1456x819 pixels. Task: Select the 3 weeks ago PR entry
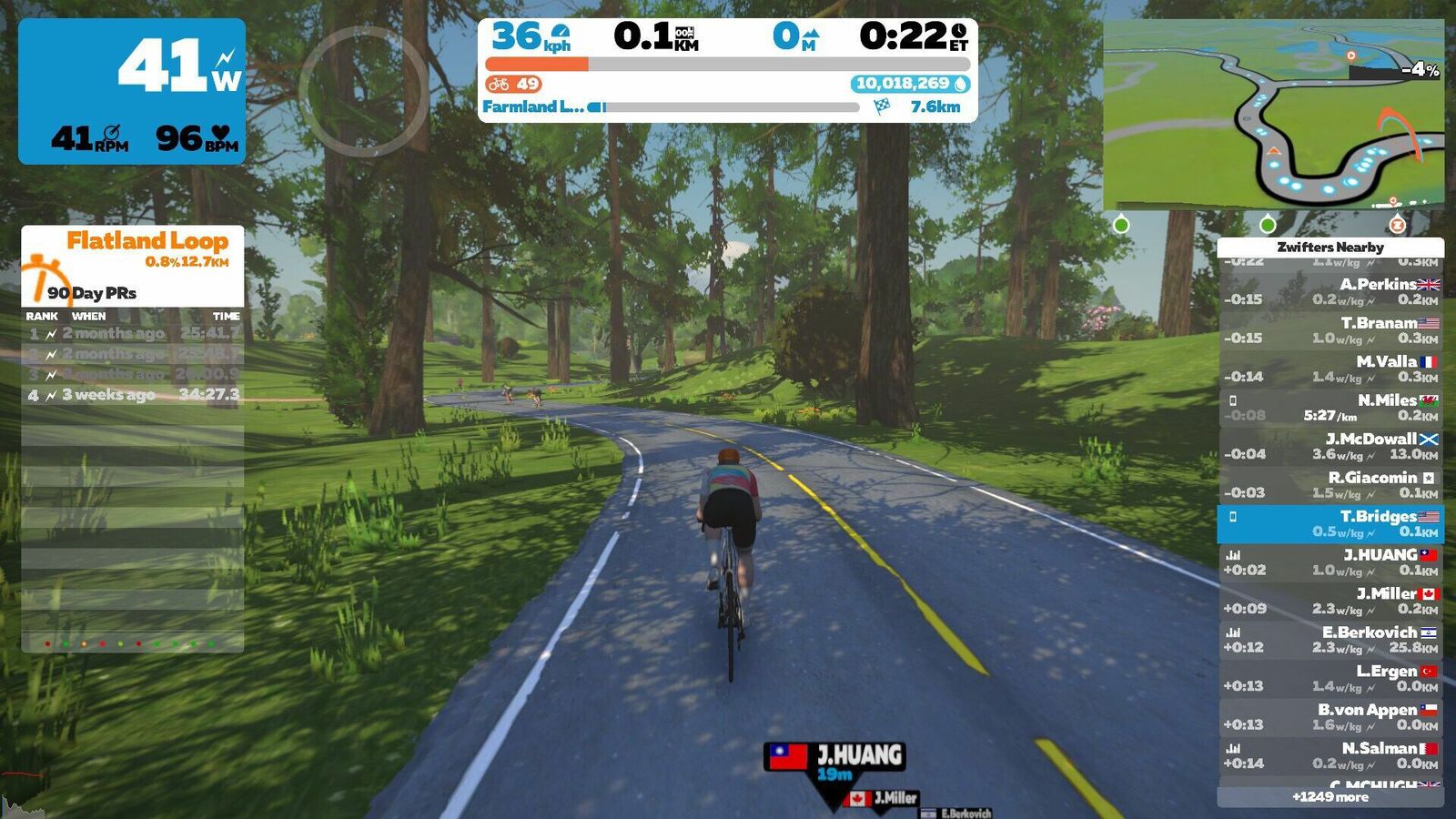[133, 395]
